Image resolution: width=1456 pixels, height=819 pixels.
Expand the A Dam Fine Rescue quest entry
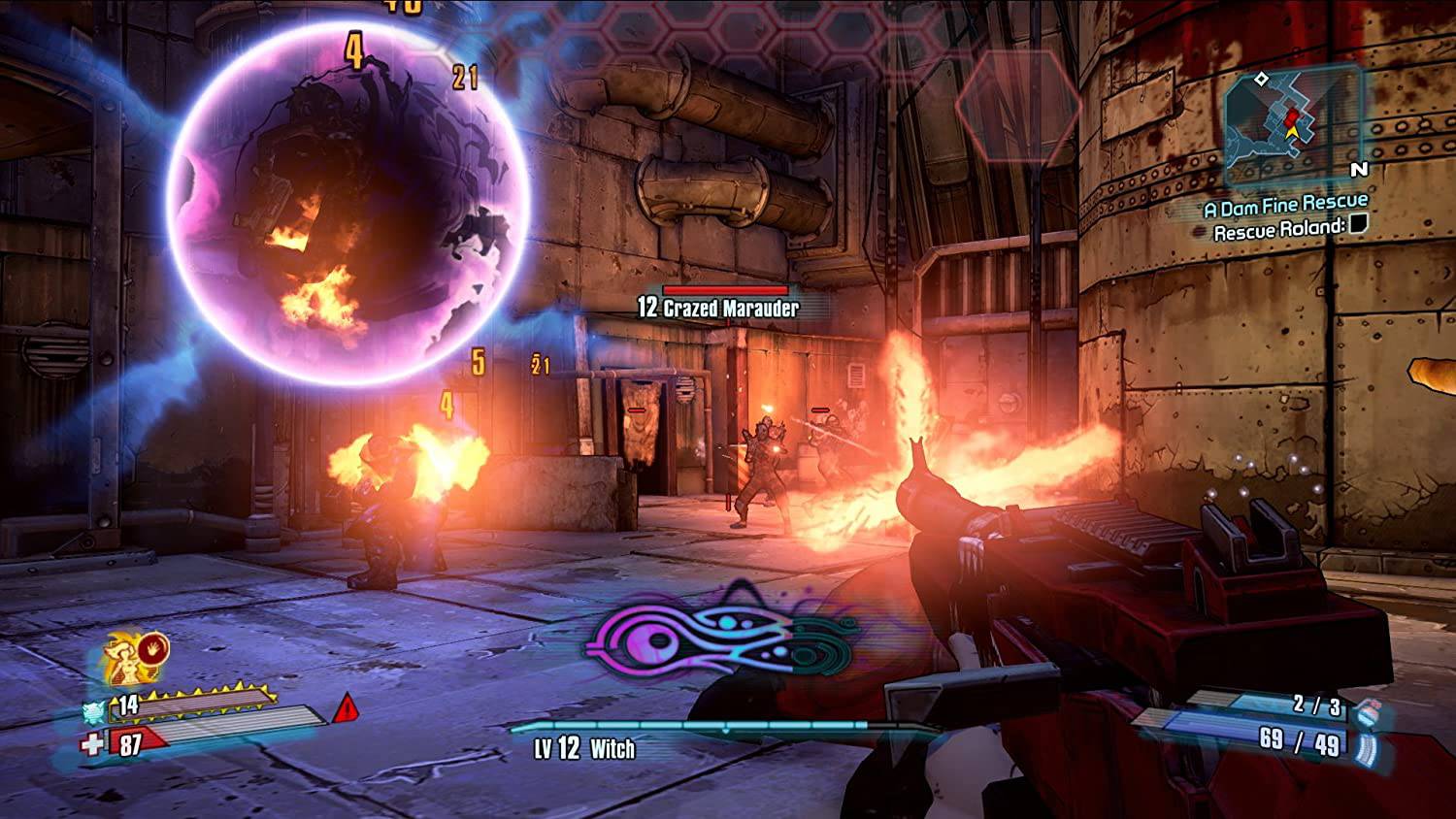[1286, 203]
